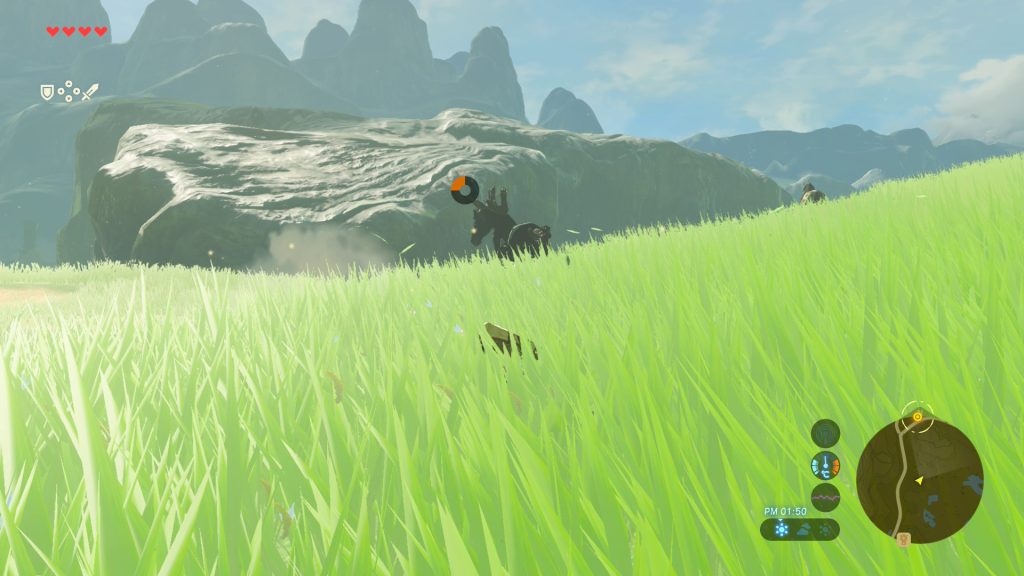Screen dimensions: 1024x576
Task: Select the sword quick-equip icon
Action: pyautogui.click(x=90, y=92)
